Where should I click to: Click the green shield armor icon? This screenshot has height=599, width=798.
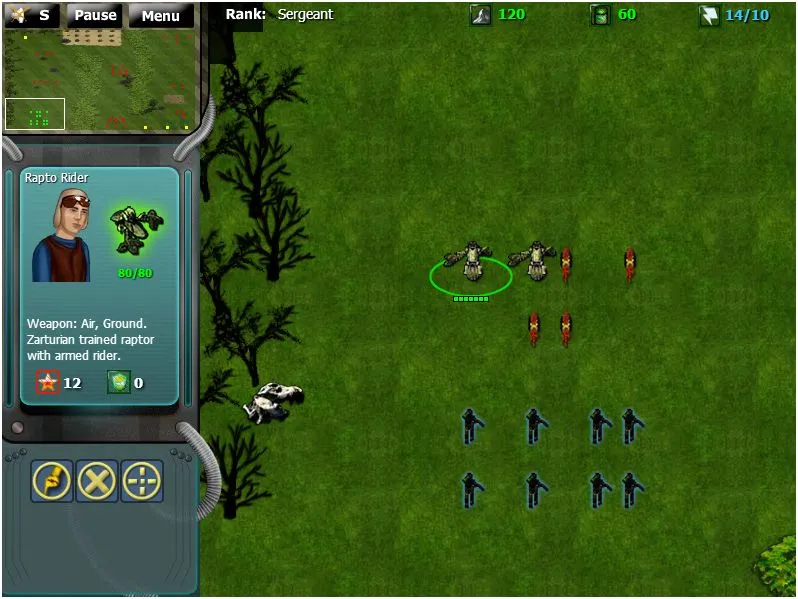point(118,381)
